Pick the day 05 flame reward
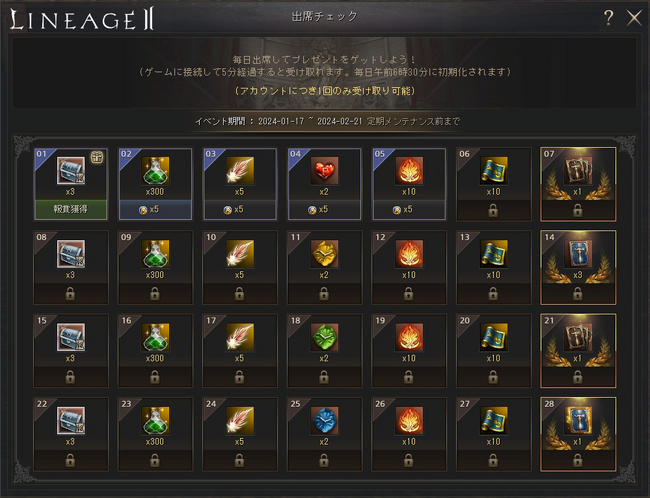650x498 pixels. (x=410, y=171)
